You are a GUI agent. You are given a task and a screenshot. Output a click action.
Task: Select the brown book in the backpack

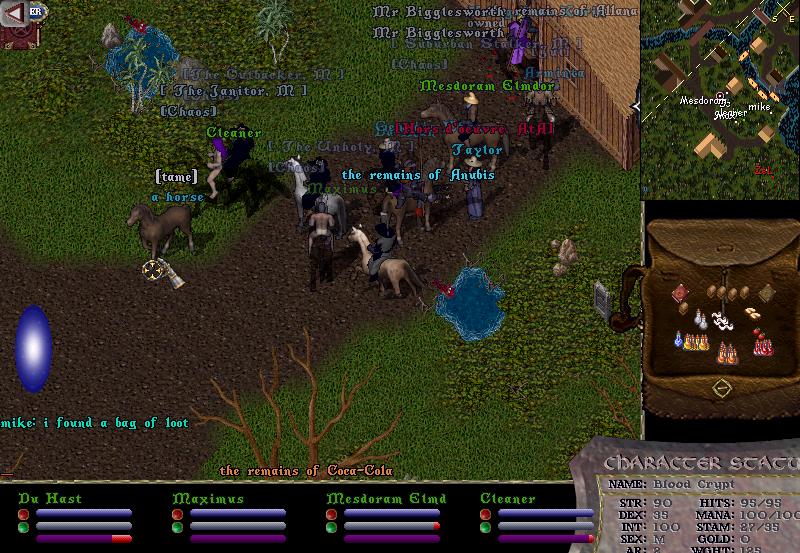tap(767, 293)
